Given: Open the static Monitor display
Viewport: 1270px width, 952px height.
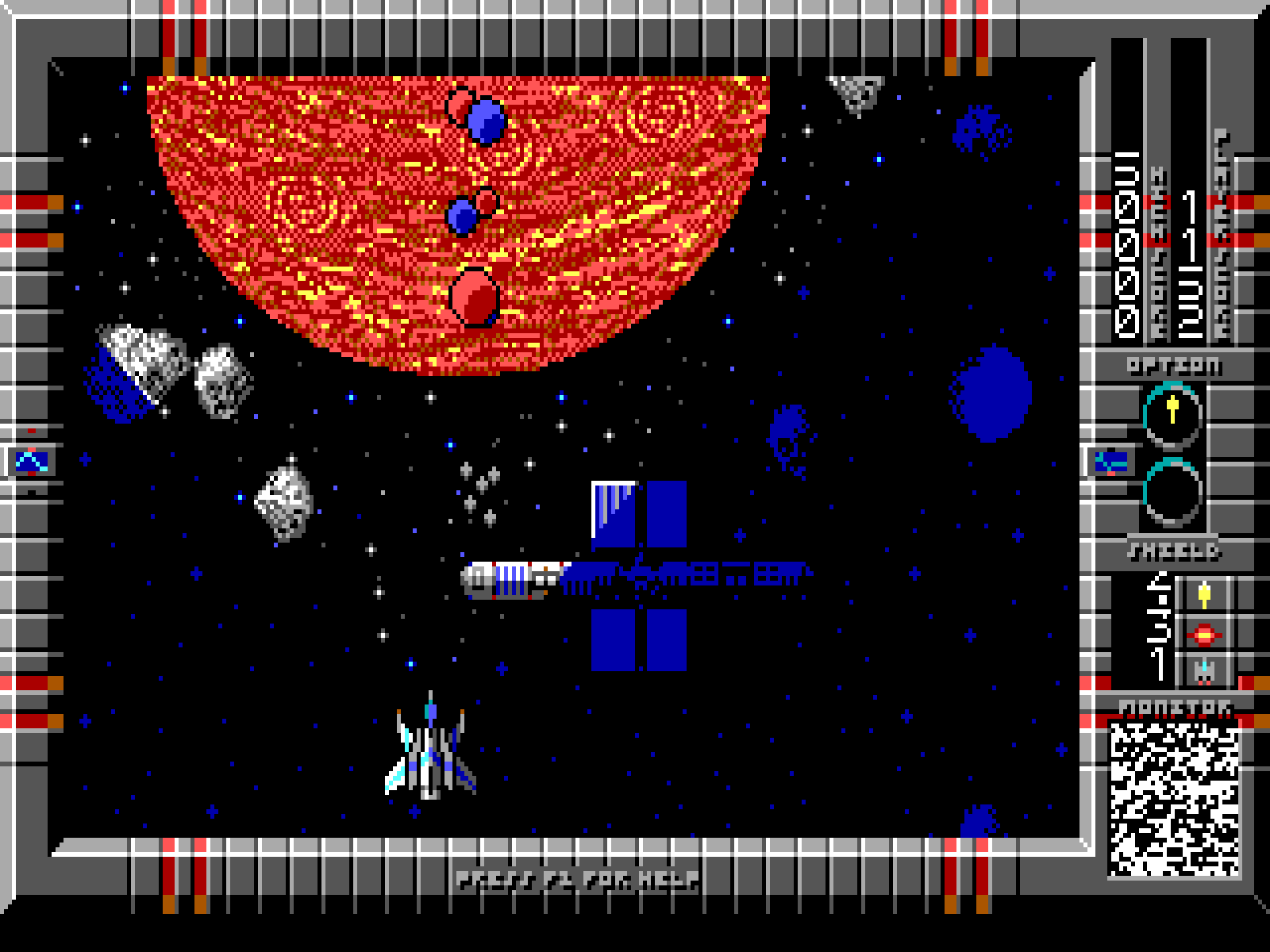Looking at the screenshot, I should [1174, 797].
